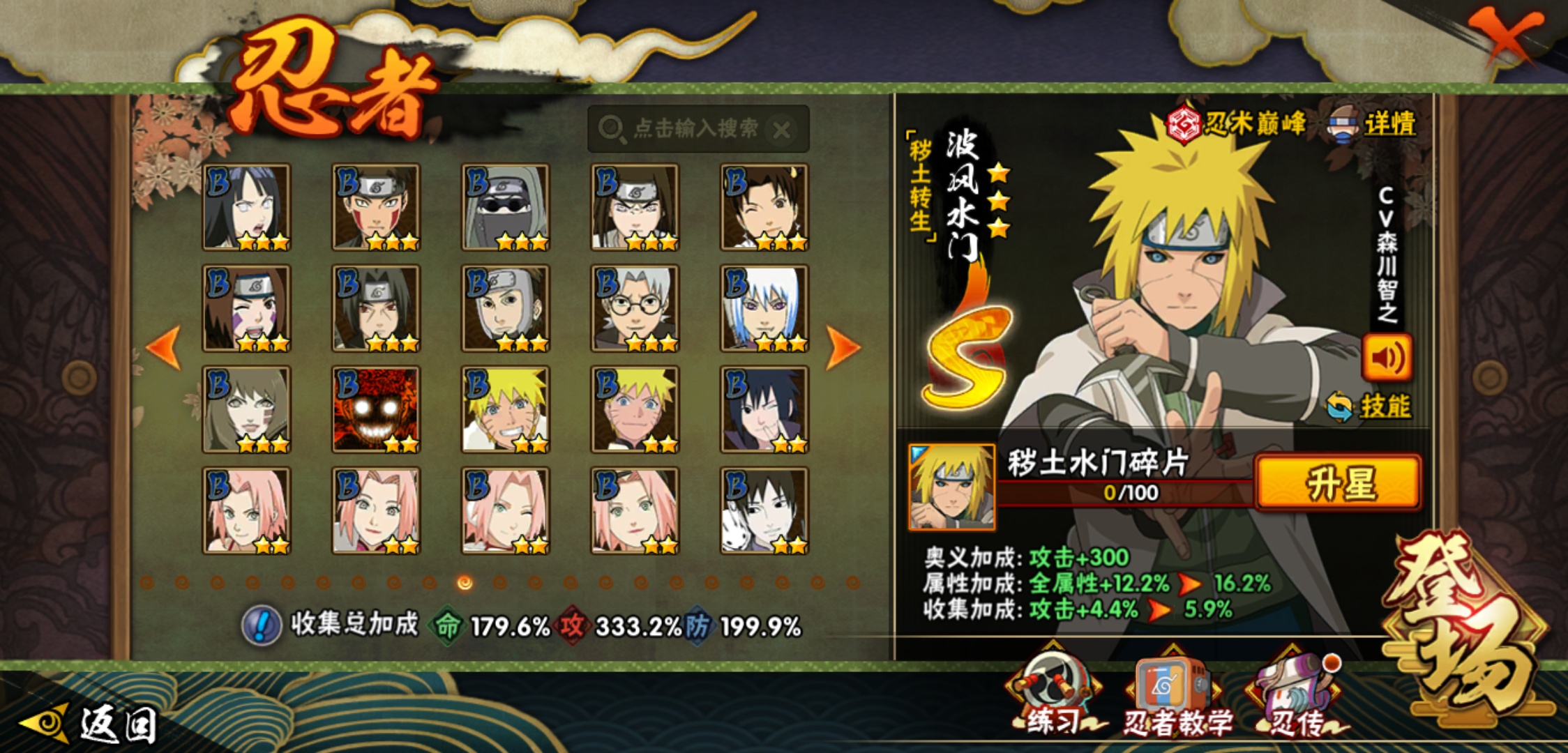Select the Nine-Tails cloak Naruto portrait
This screenshot has width=1568, height=753.
[376, 409]
